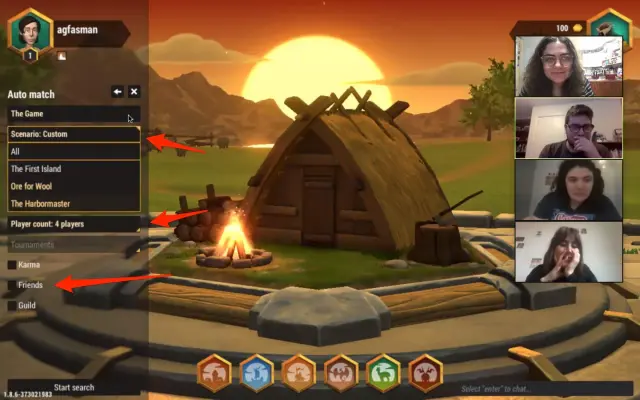
Task: Toggle the Karma checkbox
Action: point(12,265)
